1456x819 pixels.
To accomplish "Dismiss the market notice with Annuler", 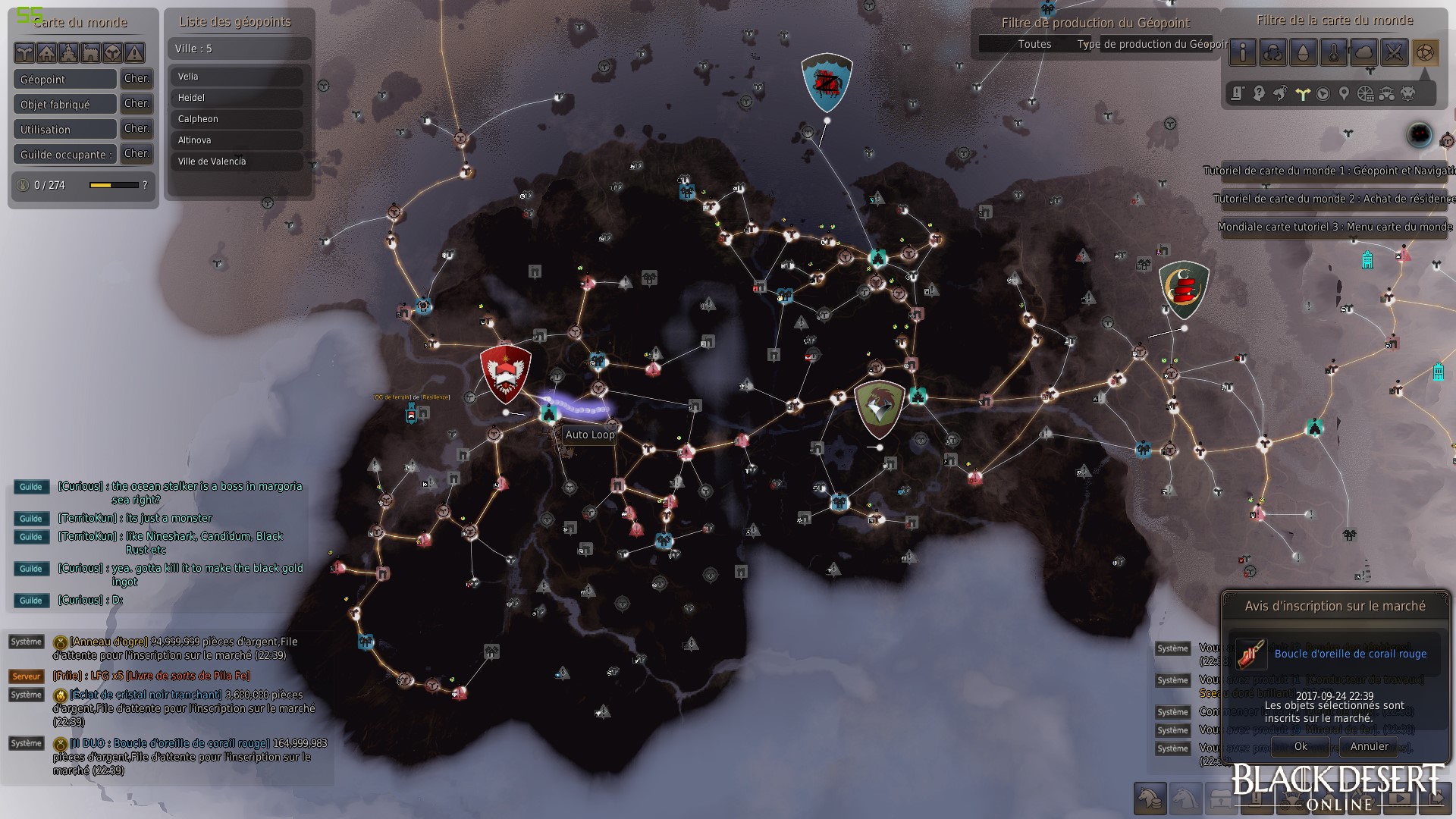I will (x=1369, y=746).
